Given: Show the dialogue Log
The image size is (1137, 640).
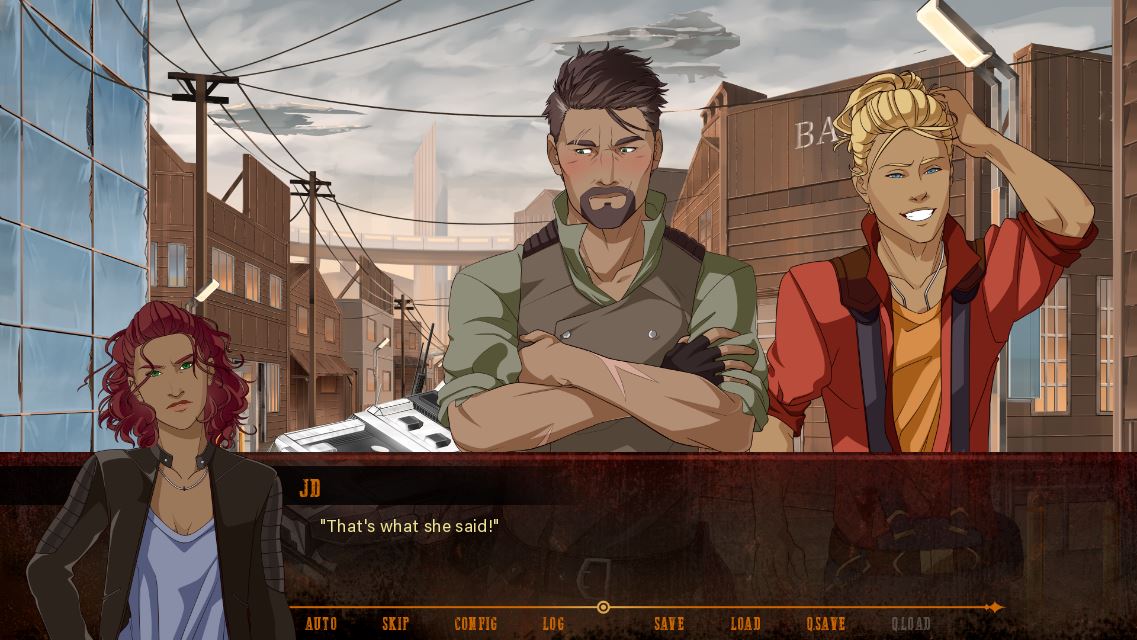Looking at the screenshot, I should [x=553, y=624].
